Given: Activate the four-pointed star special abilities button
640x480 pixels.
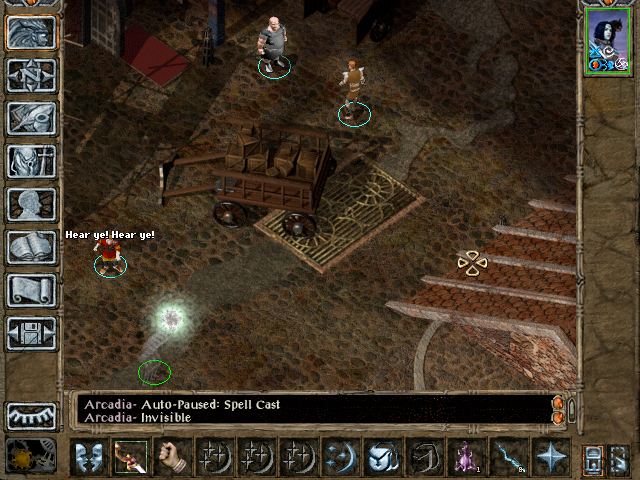Looking at the screenshot, I should click(x=550, y=457).
